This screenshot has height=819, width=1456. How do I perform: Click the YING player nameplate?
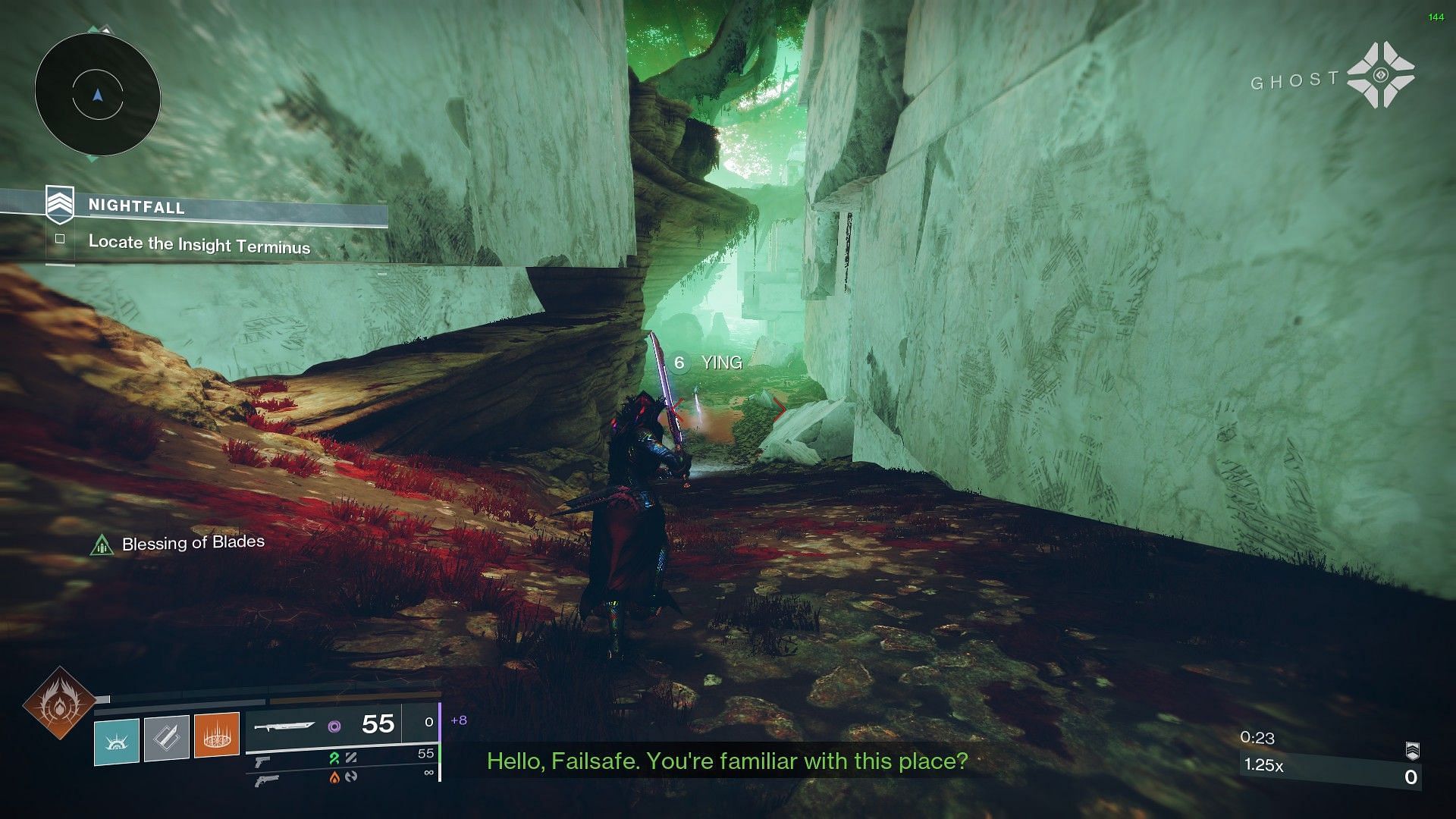(x=721, y=363)
